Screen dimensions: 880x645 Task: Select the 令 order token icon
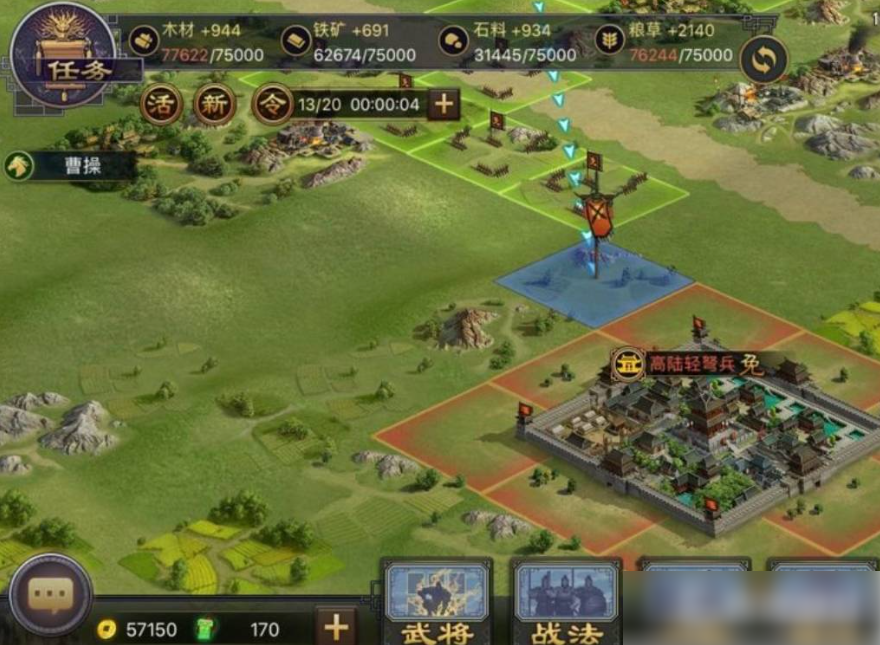[x=272, y=104]
